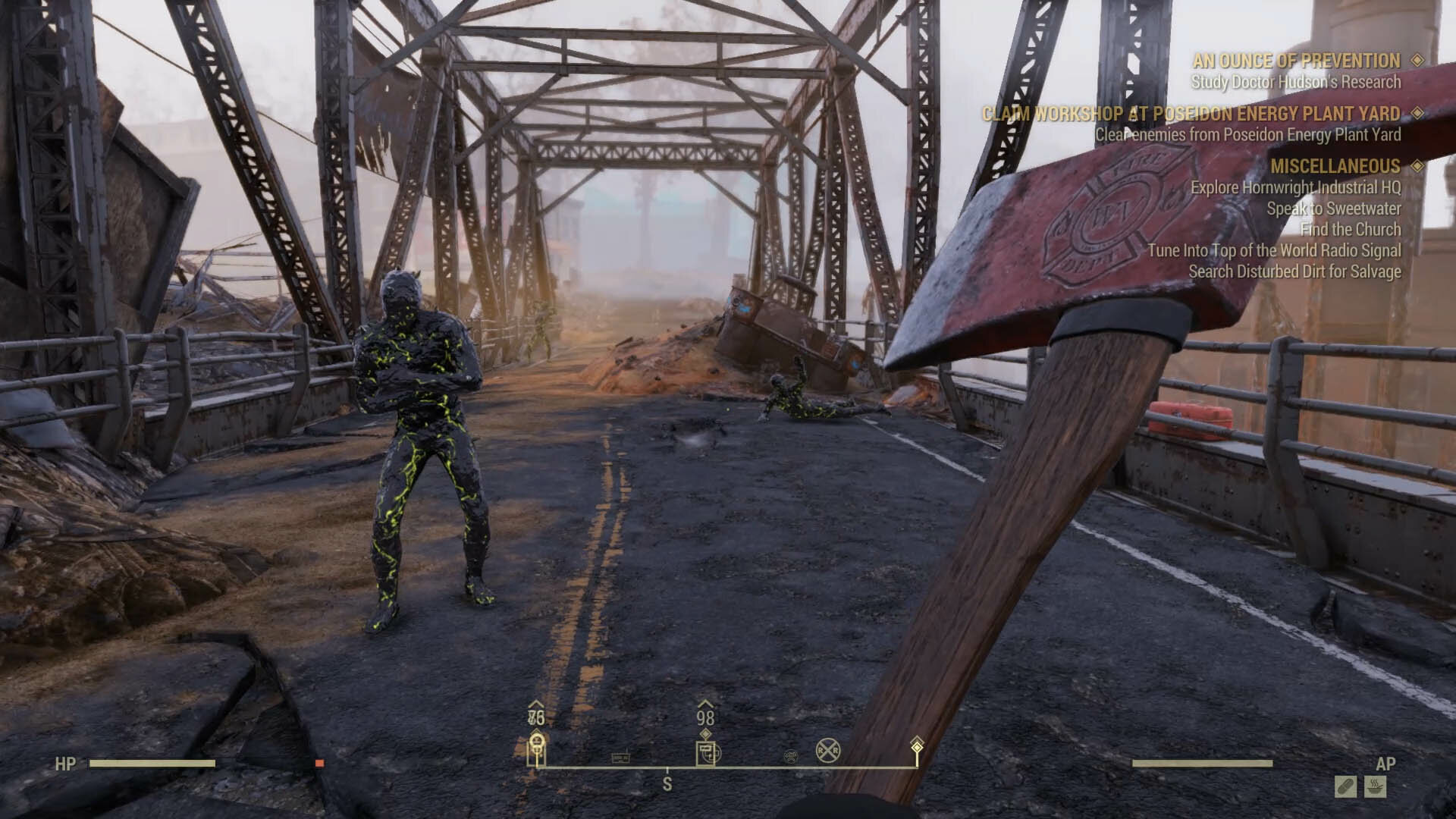Select the Speak to Sweetwater objective

[1333, 209]
